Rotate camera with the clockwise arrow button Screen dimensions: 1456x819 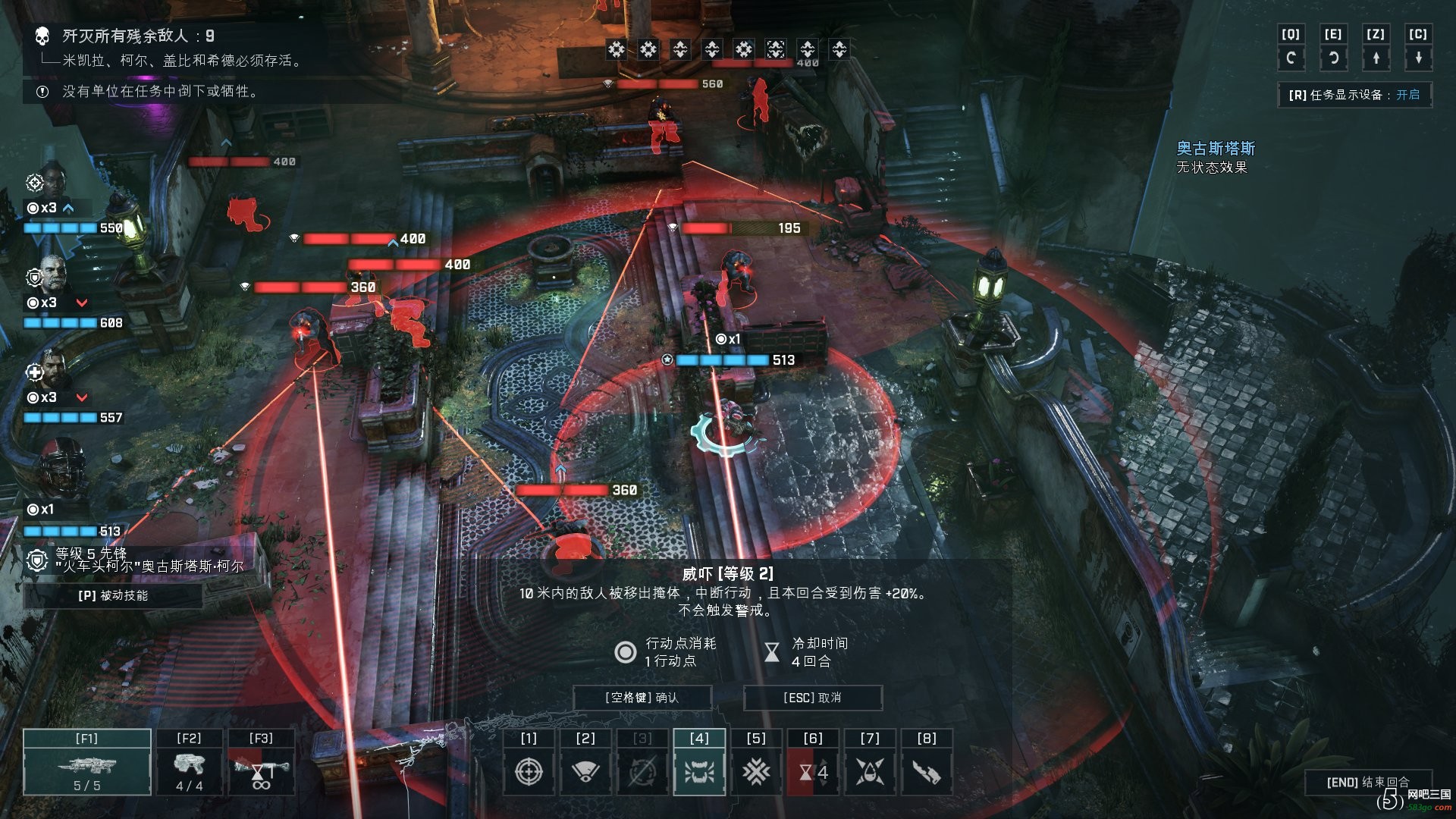pyautogui.click(x=1291, y=58)
